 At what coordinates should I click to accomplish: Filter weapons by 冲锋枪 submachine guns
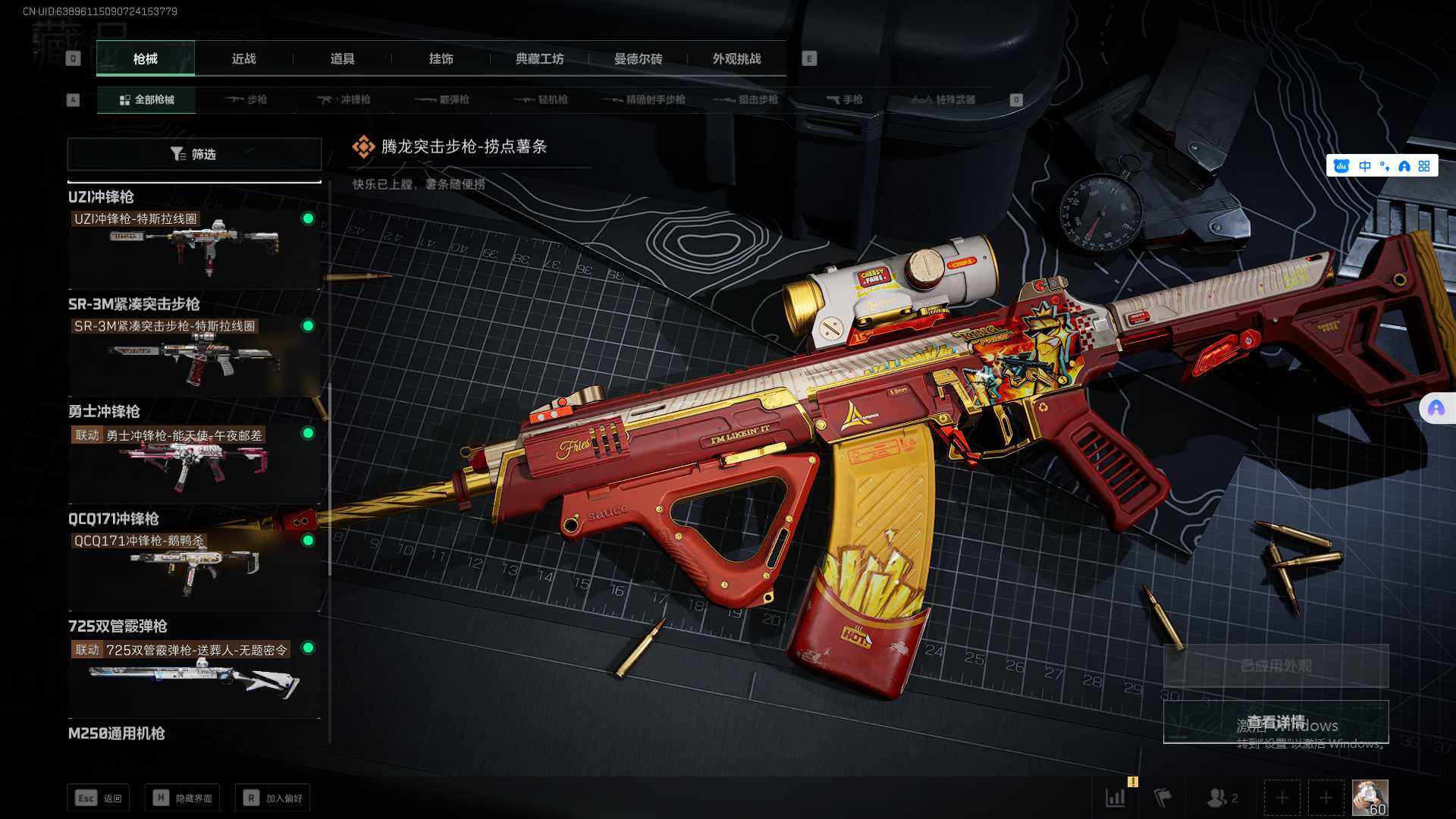click(x=344, y=99)
